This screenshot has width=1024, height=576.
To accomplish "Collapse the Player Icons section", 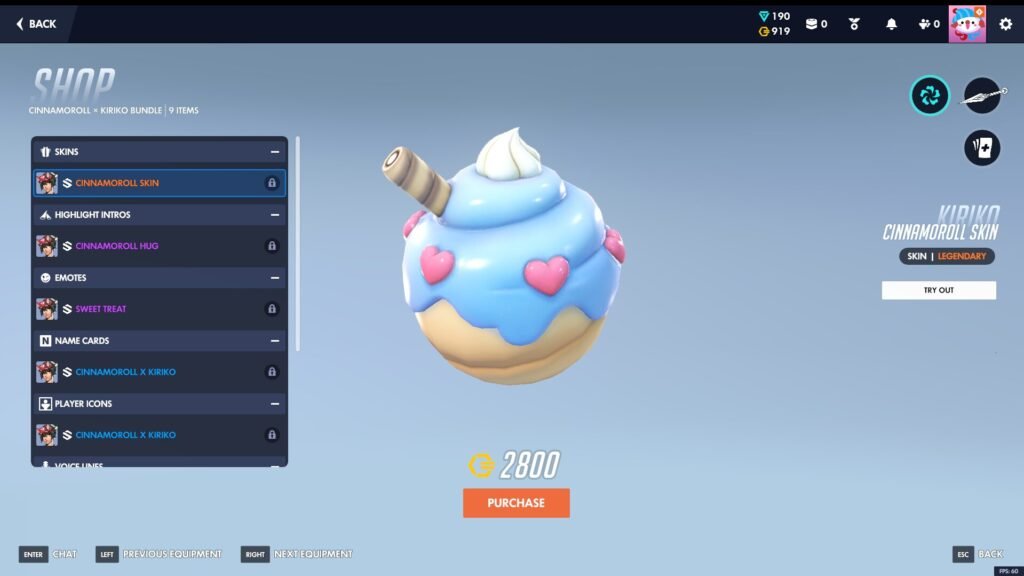I will [274, 404].
